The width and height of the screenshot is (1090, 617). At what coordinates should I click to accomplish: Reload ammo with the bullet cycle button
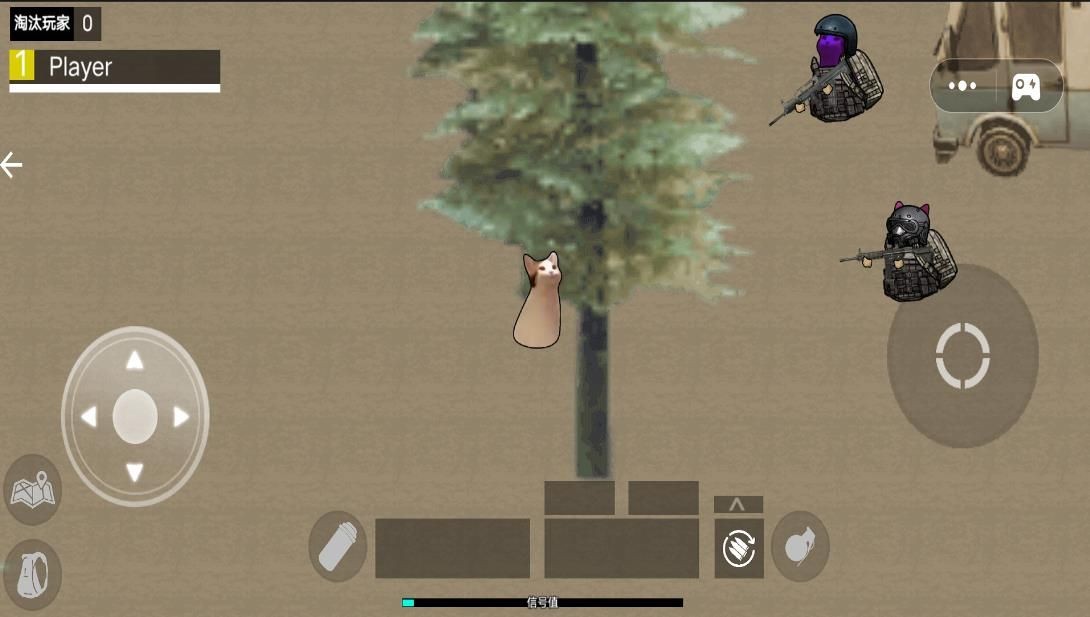[739, 548]
